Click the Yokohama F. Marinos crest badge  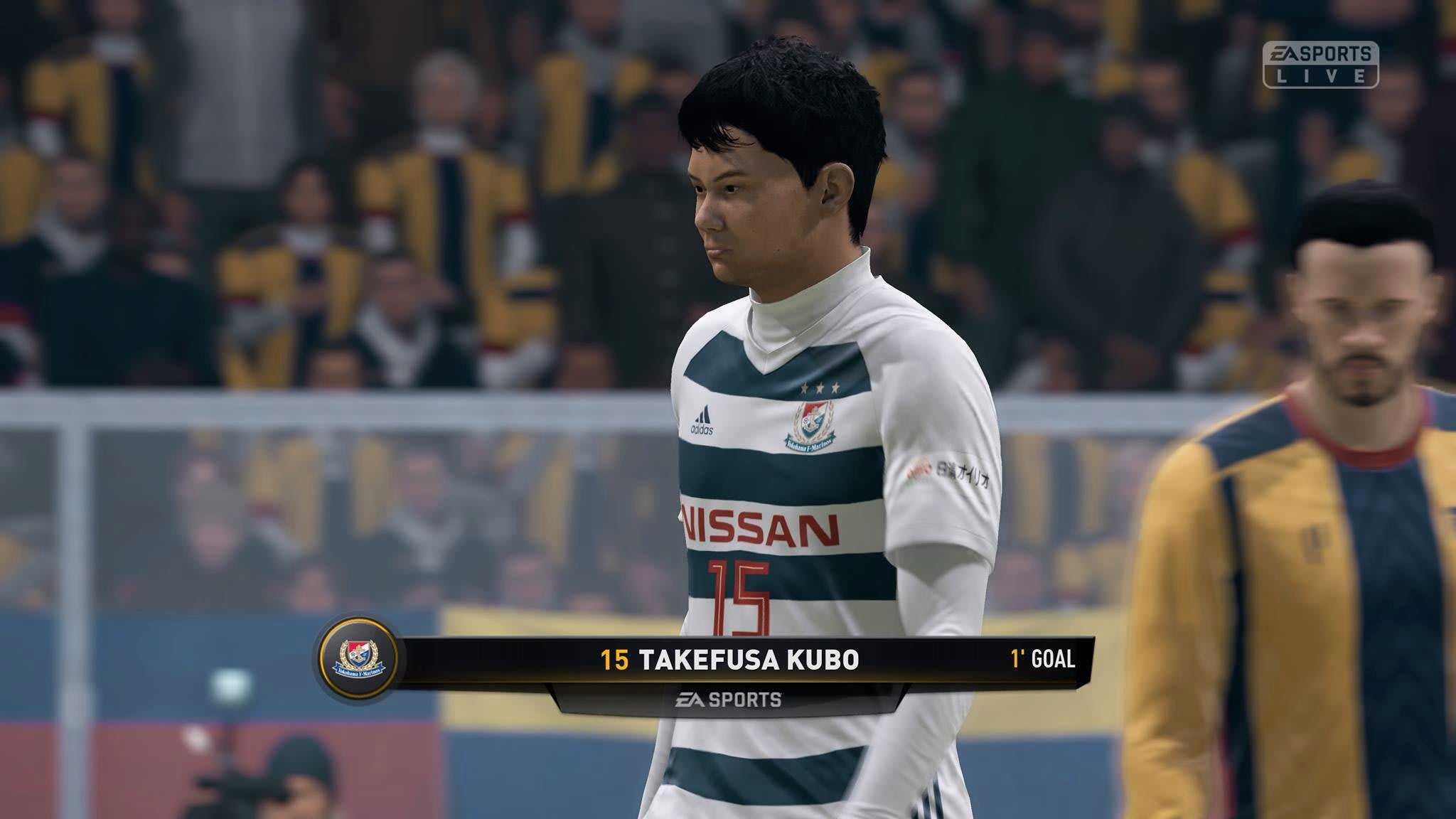pos(358,659)
